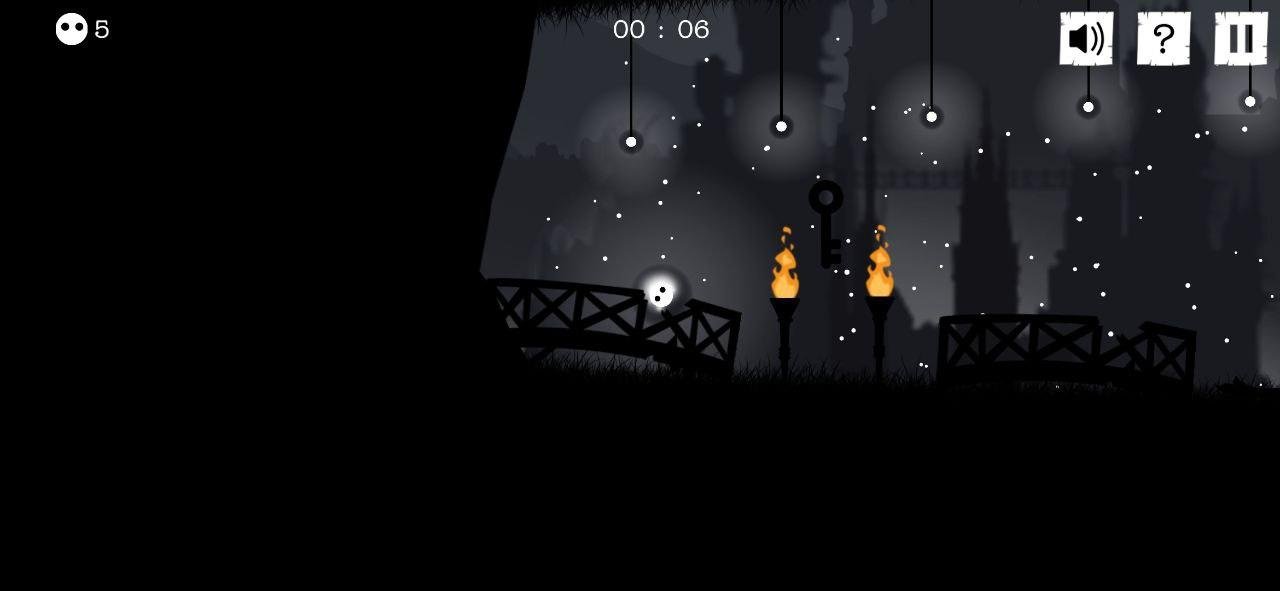Toggle the sound speaker button
The height and width of the screenshot is (591, 1280).
tap(1086, 39)
